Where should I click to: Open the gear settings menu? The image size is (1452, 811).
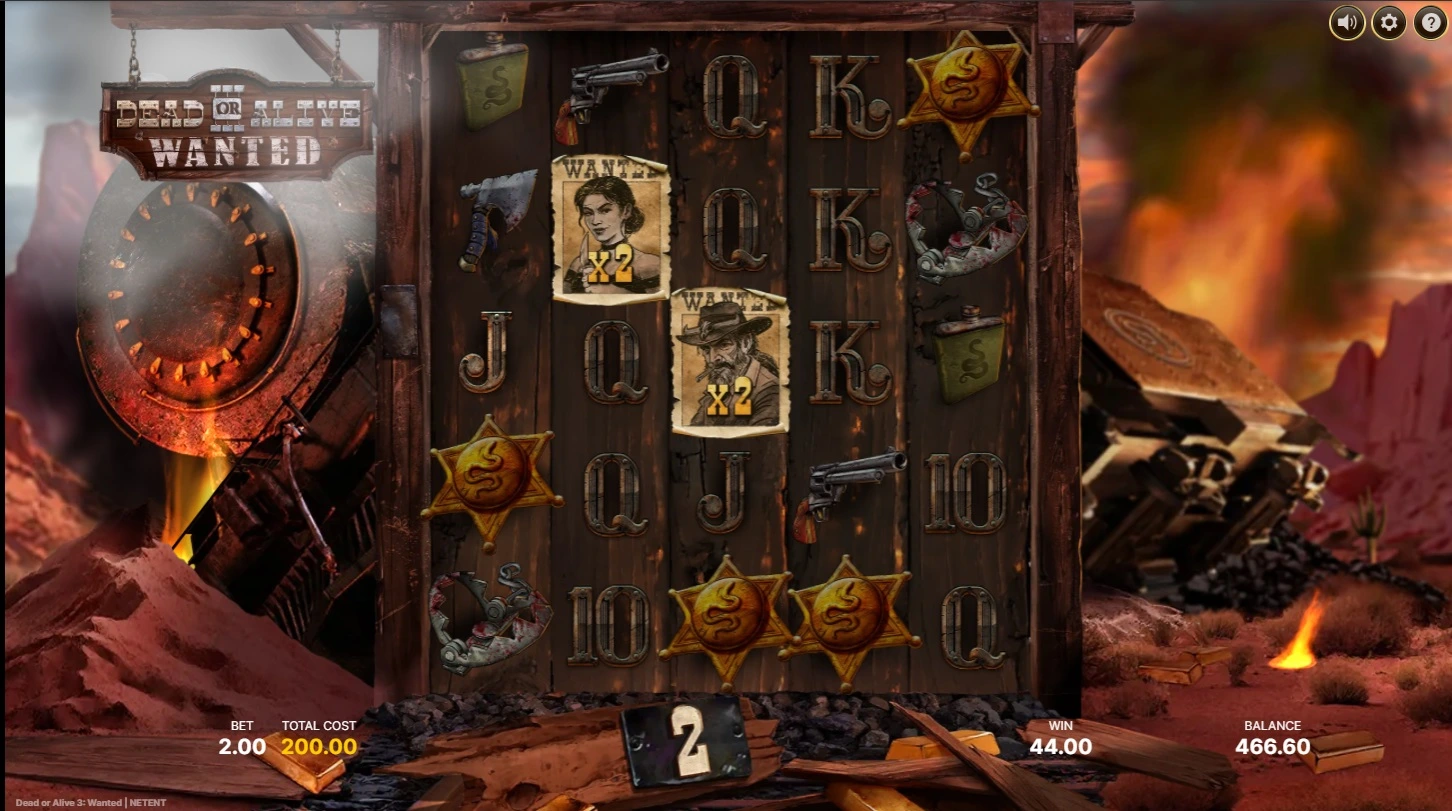tap(1388, 22)
